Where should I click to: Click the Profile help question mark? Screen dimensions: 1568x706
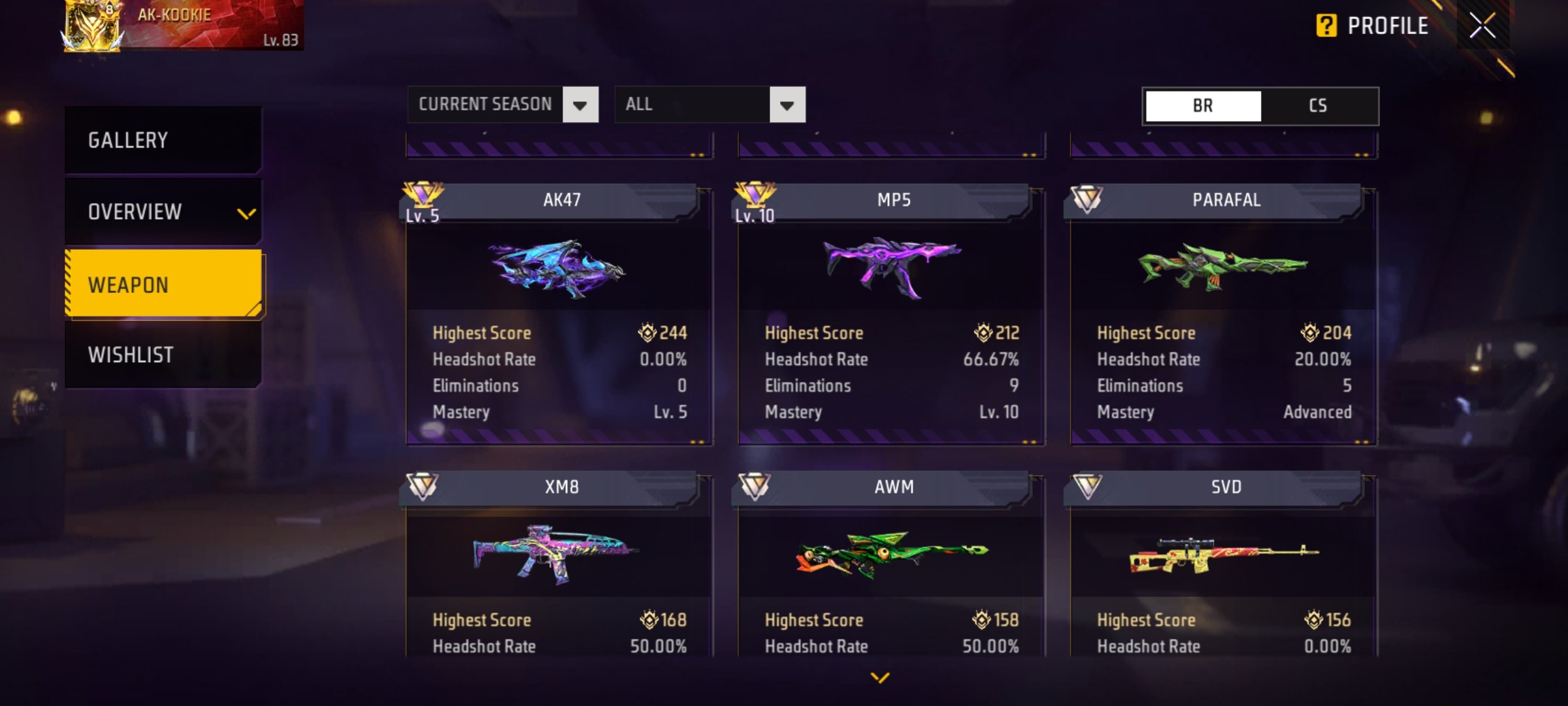pyautogui.click(x=1326, y=26)
